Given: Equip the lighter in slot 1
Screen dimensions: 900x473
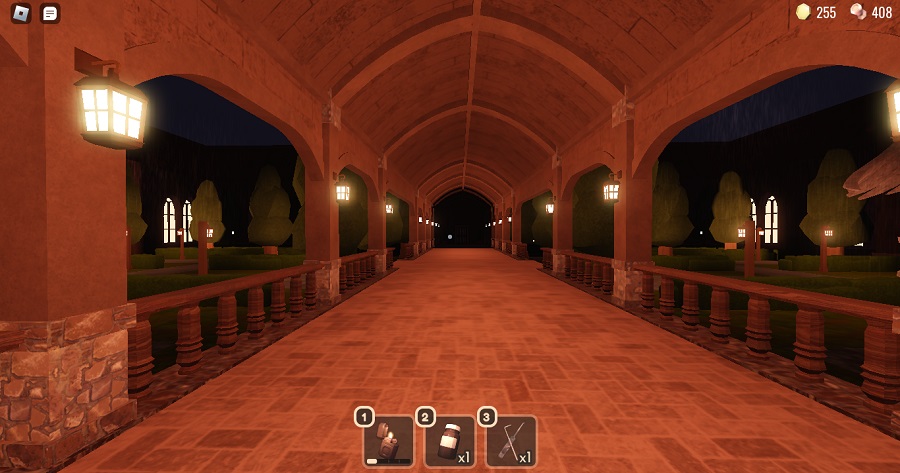Looking at the screenshot, I should [x=388, y=441].
